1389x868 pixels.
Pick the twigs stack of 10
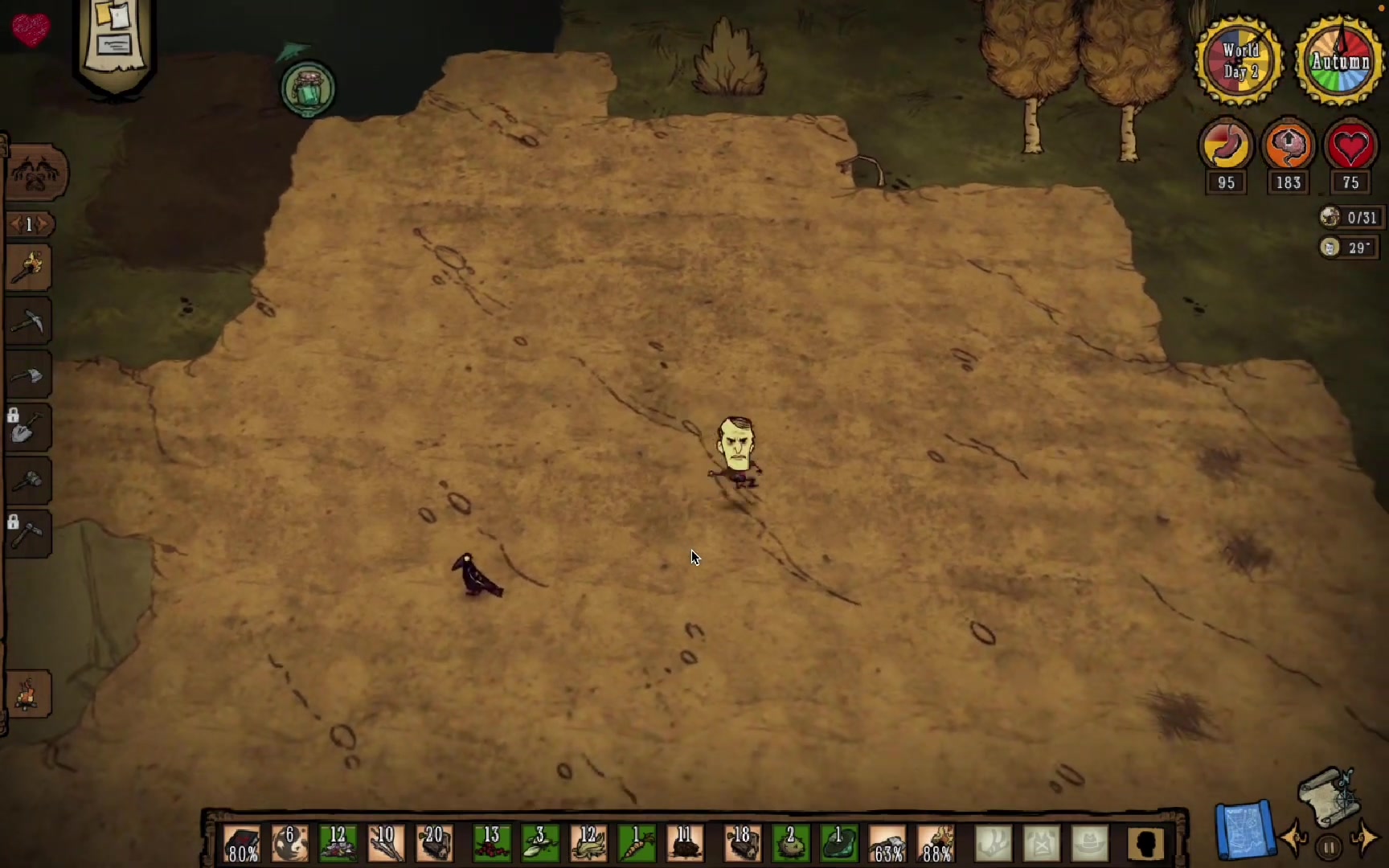click(387, 844)
